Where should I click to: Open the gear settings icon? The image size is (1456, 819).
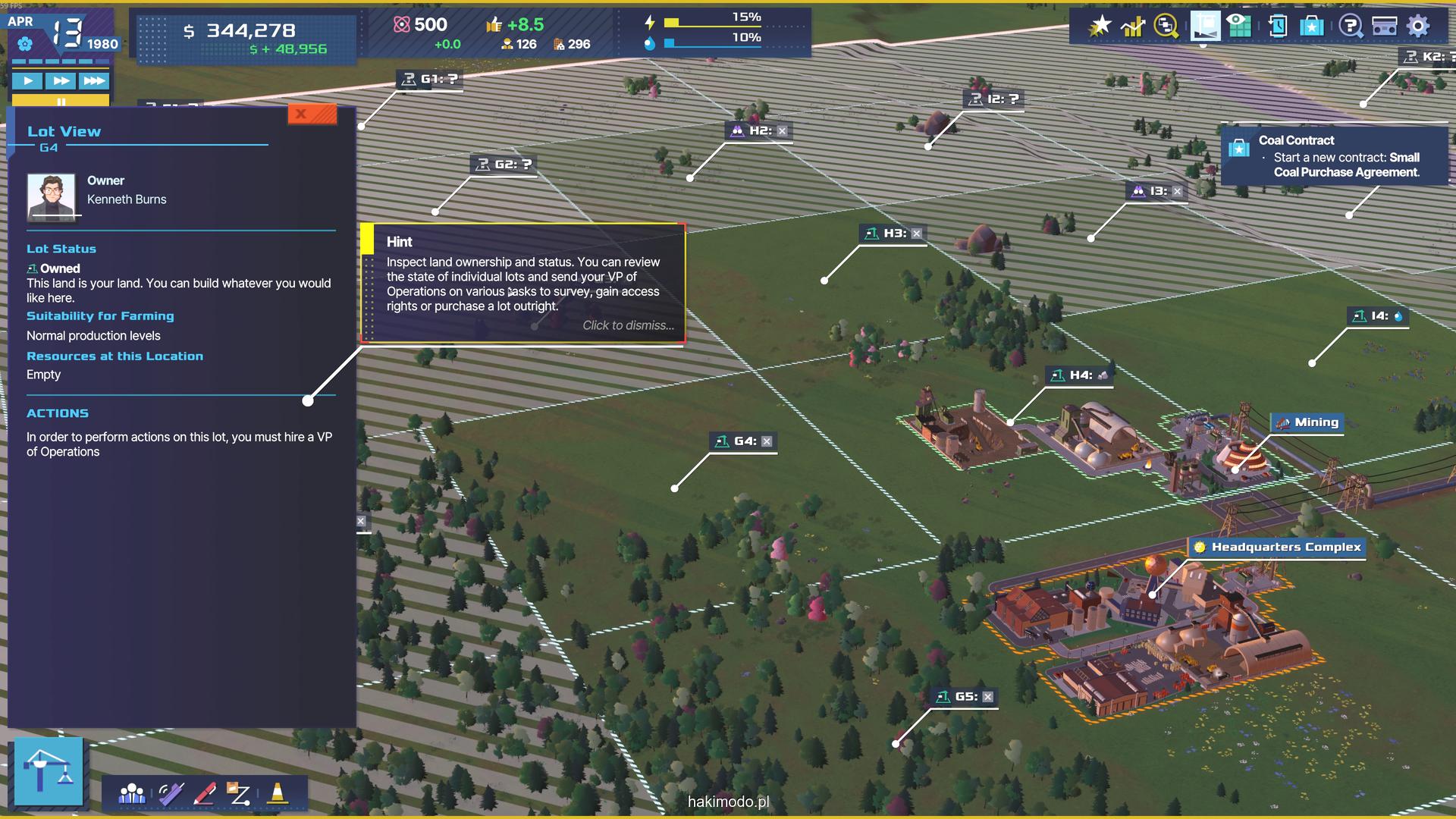[1418, 27]
